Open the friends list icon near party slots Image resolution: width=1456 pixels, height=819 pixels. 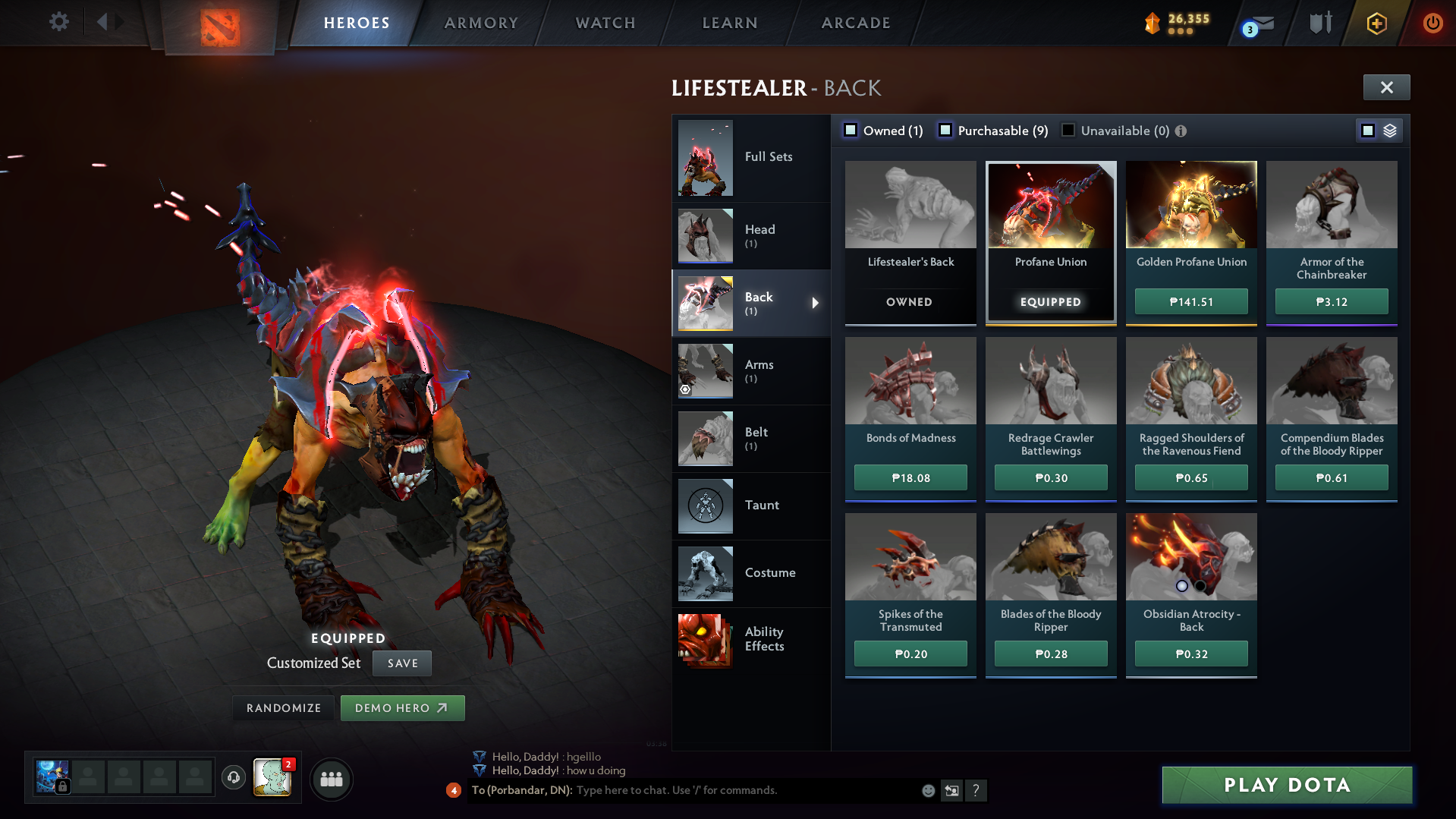(331, 779)
